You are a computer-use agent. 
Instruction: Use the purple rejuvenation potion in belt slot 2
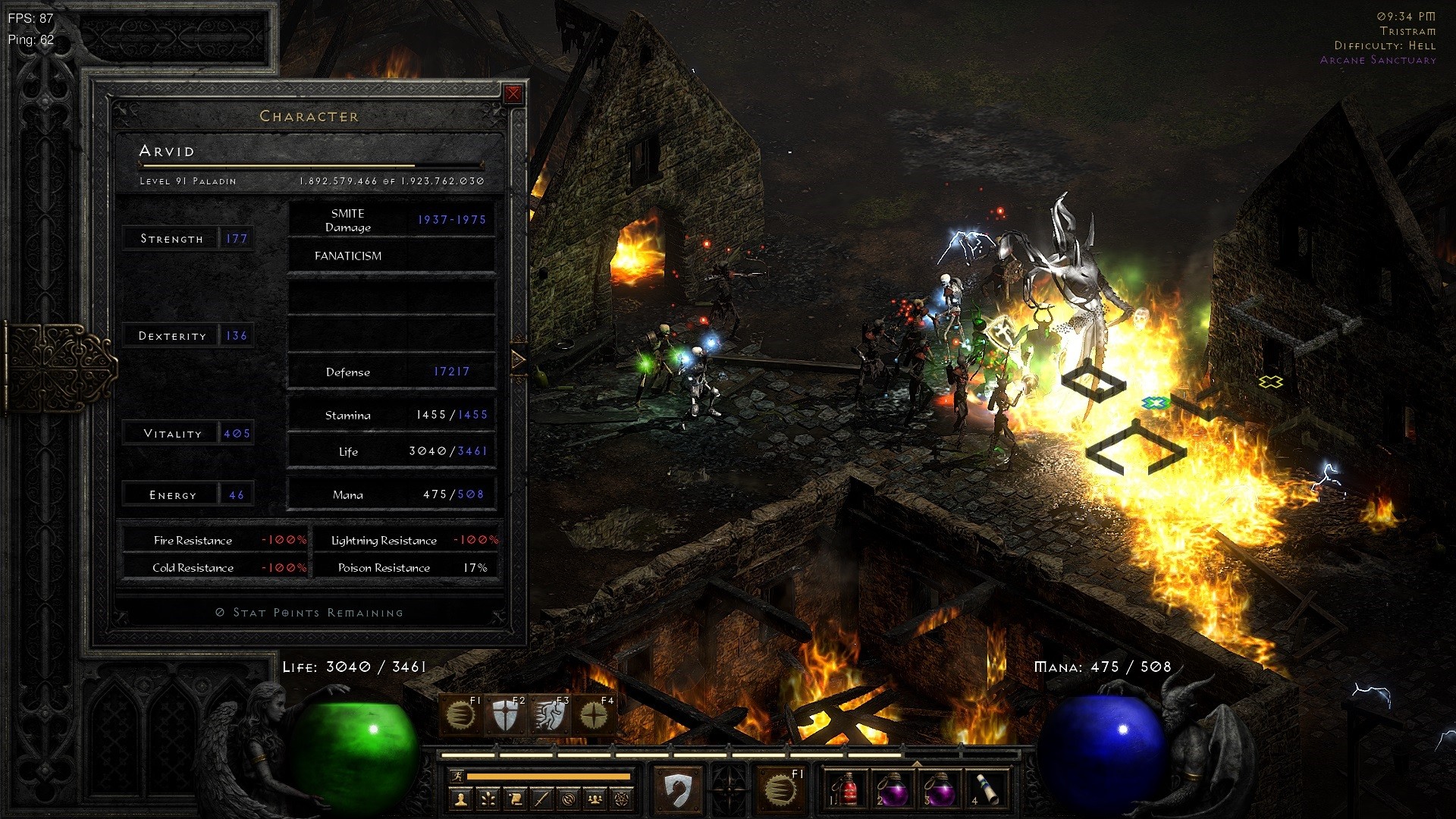tap(893, 790)
